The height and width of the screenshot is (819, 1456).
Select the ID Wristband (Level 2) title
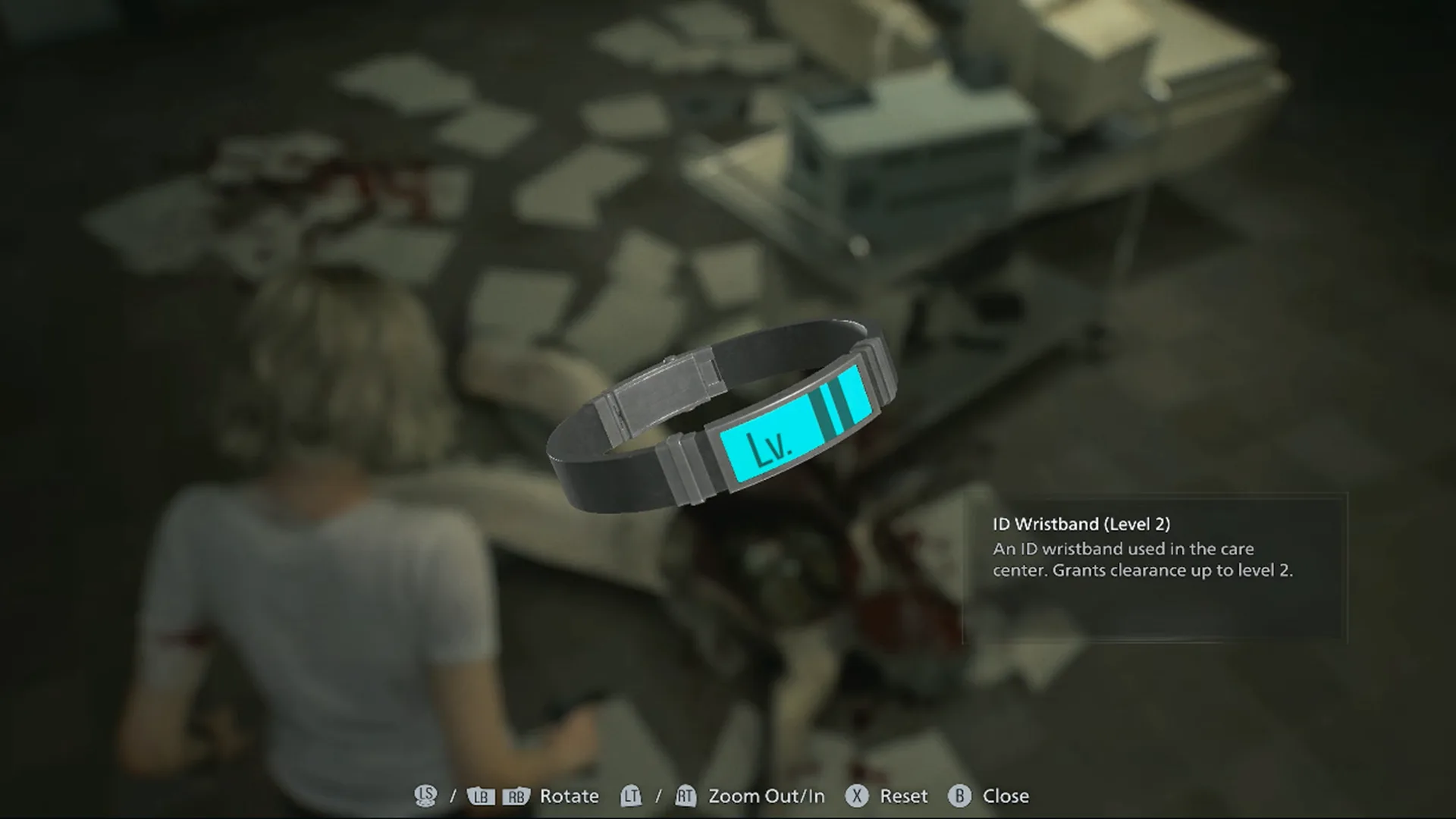pyautogui.click(x=1083, y=523)
